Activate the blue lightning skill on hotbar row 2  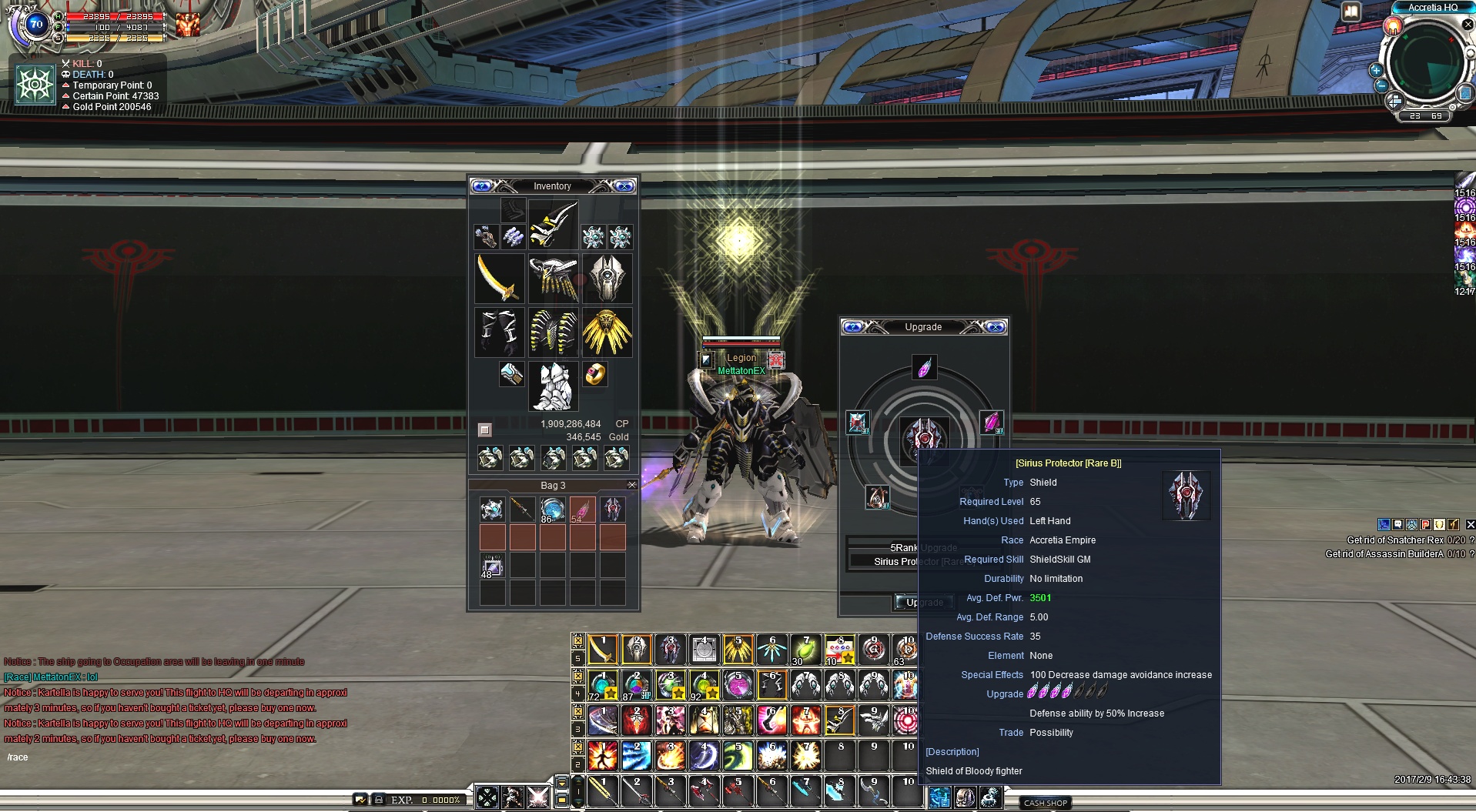(636, 756)
